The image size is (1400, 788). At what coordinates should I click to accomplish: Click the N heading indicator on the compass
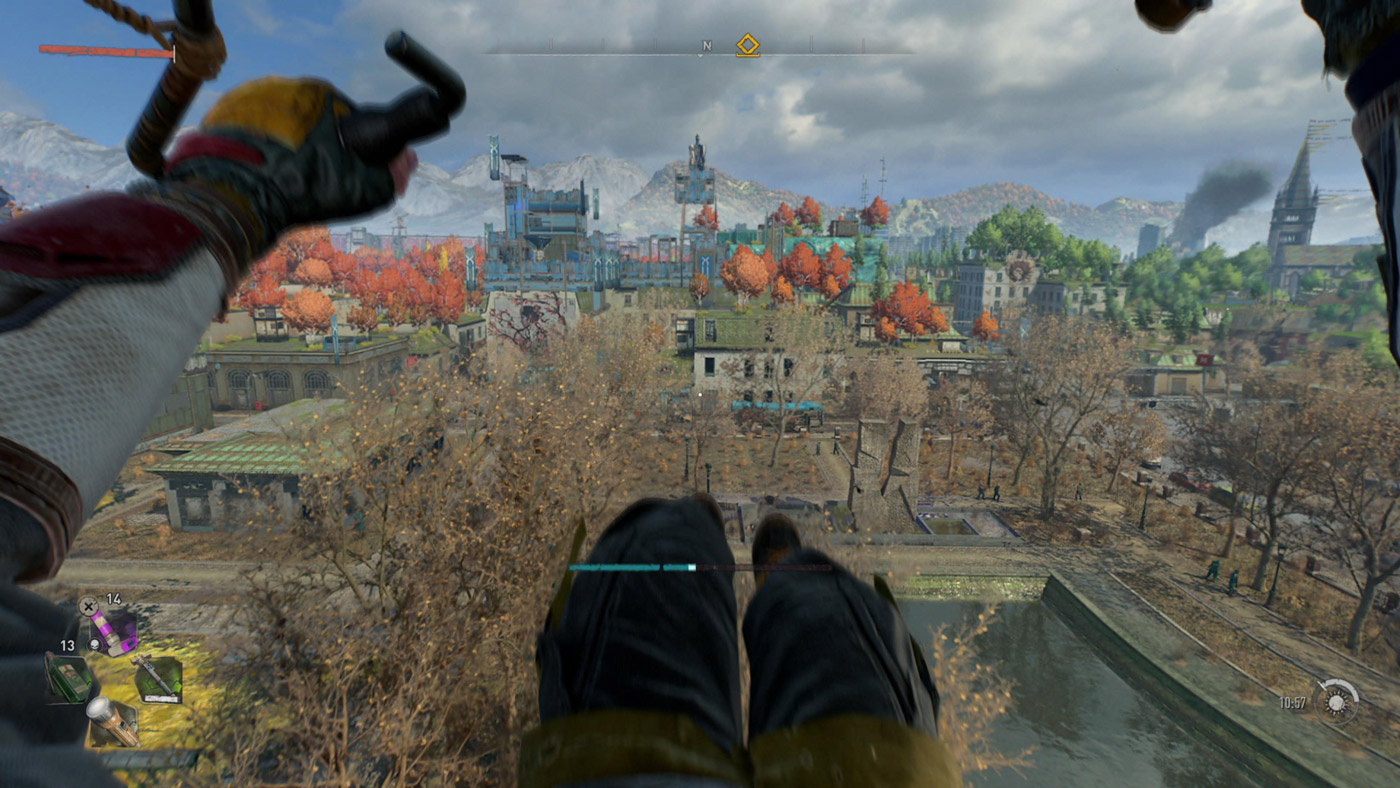click(x=706, y=45)
